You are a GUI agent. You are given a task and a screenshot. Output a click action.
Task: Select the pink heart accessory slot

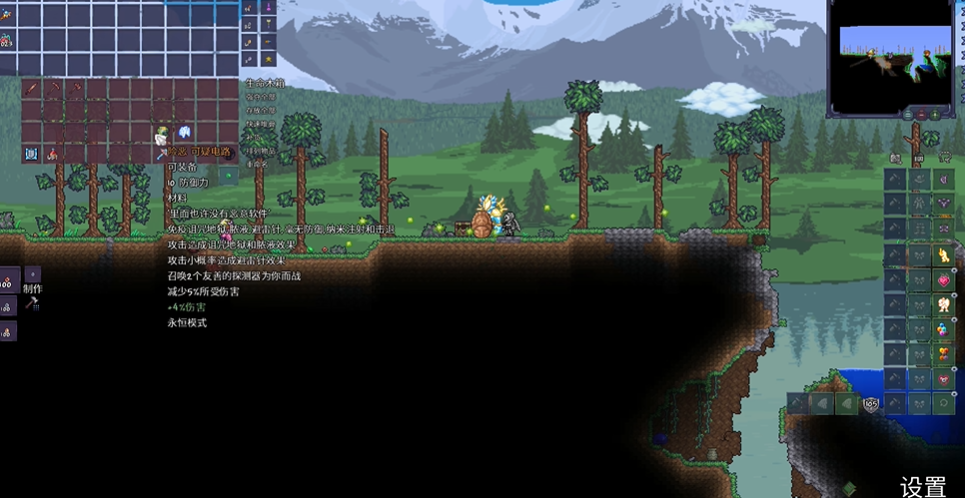click(x=943, y=280)
